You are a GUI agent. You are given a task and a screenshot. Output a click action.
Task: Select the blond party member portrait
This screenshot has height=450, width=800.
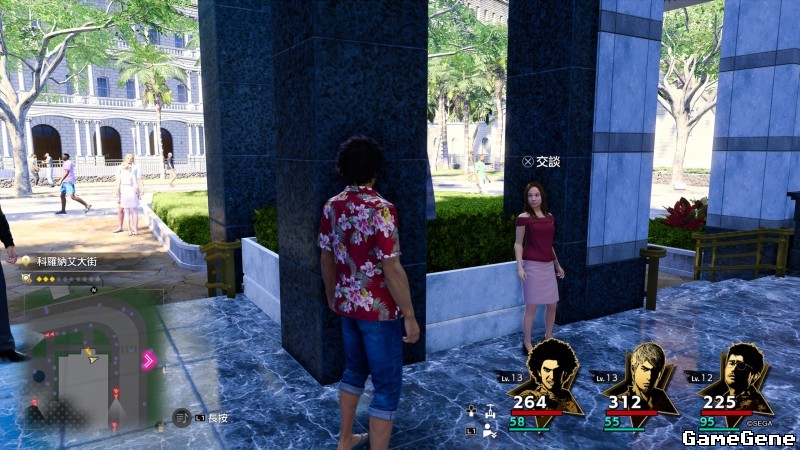point(646,375)
